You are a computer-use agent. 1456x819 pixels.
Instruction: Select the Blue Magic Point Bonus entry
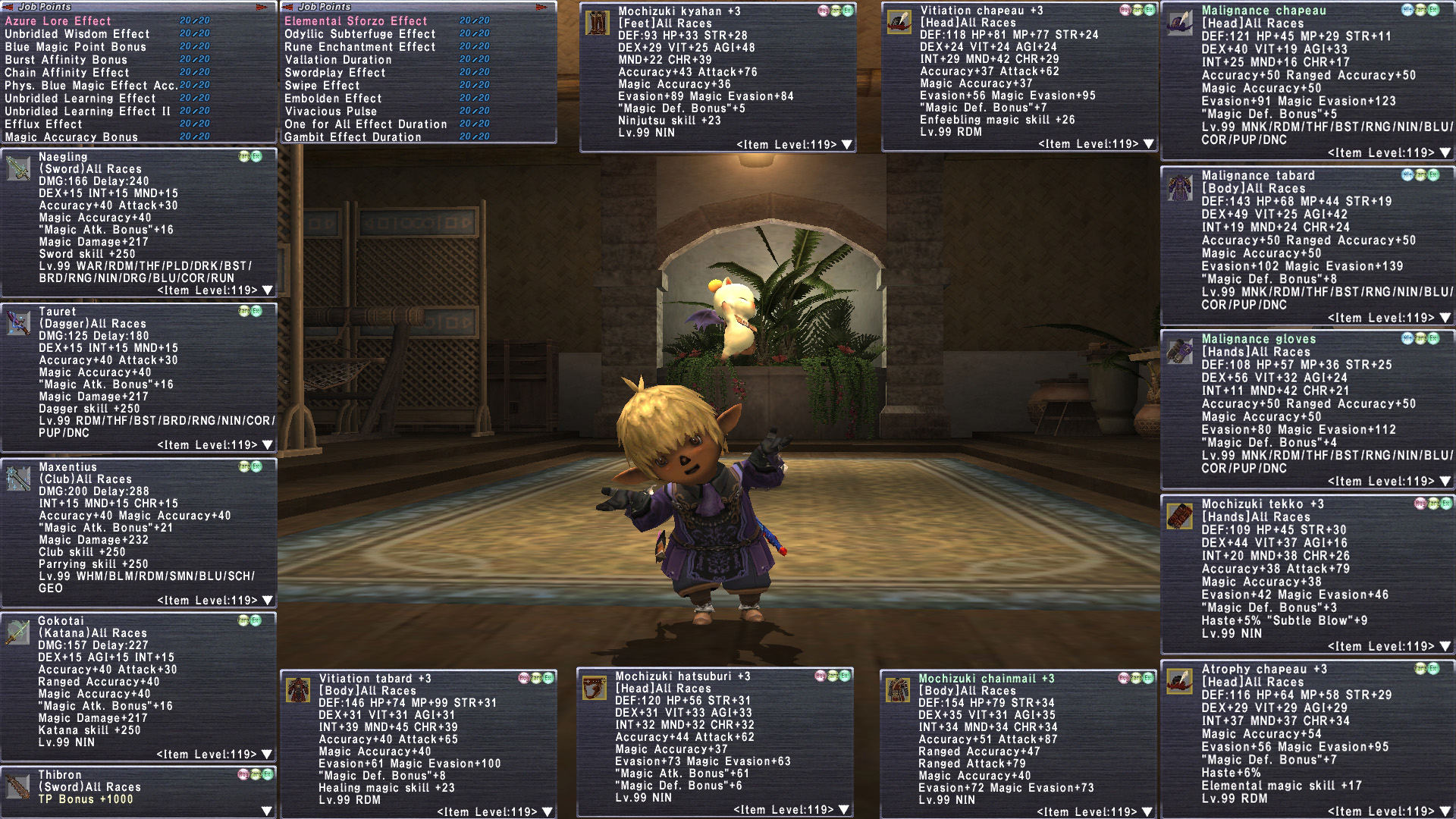[75, 47]
